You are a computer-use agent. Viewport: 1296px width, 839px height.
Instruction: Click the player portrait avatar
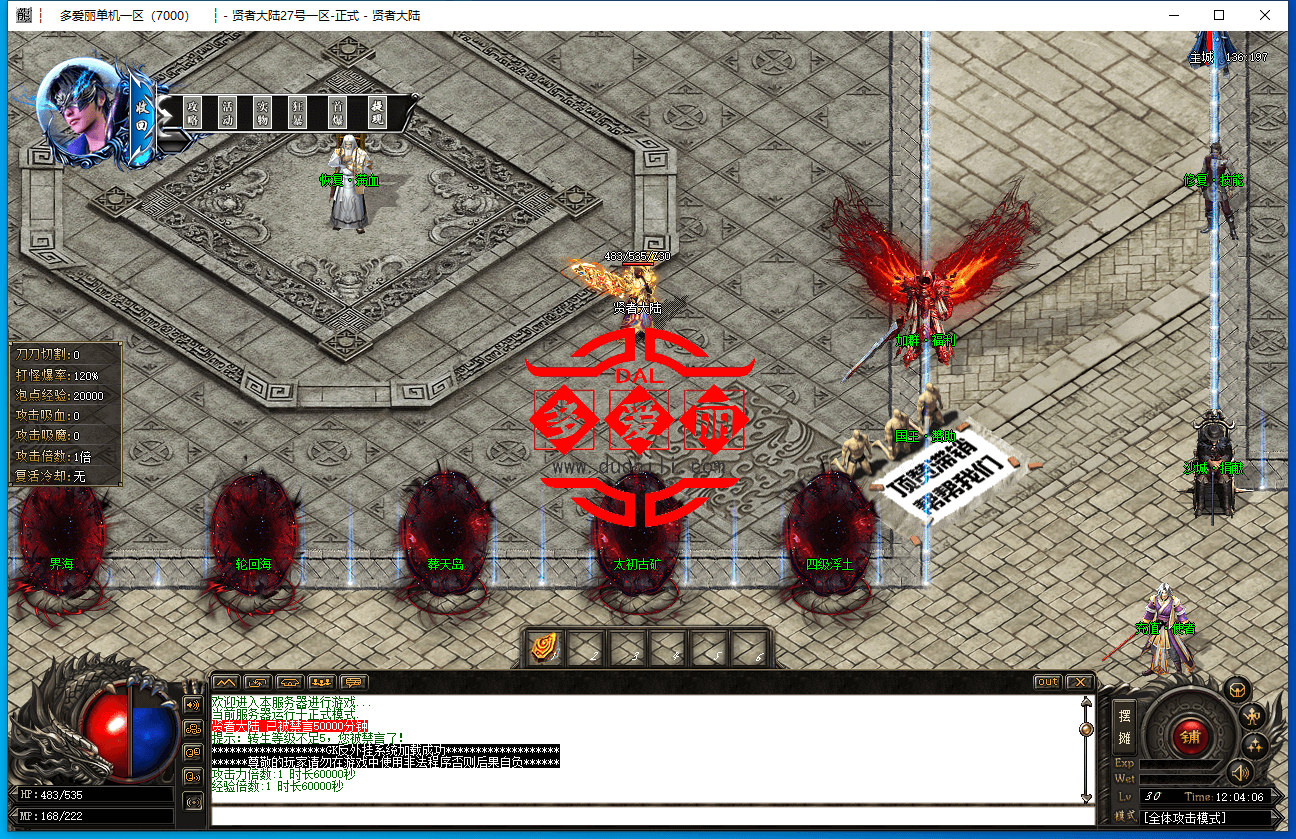(x=76, y=108)
